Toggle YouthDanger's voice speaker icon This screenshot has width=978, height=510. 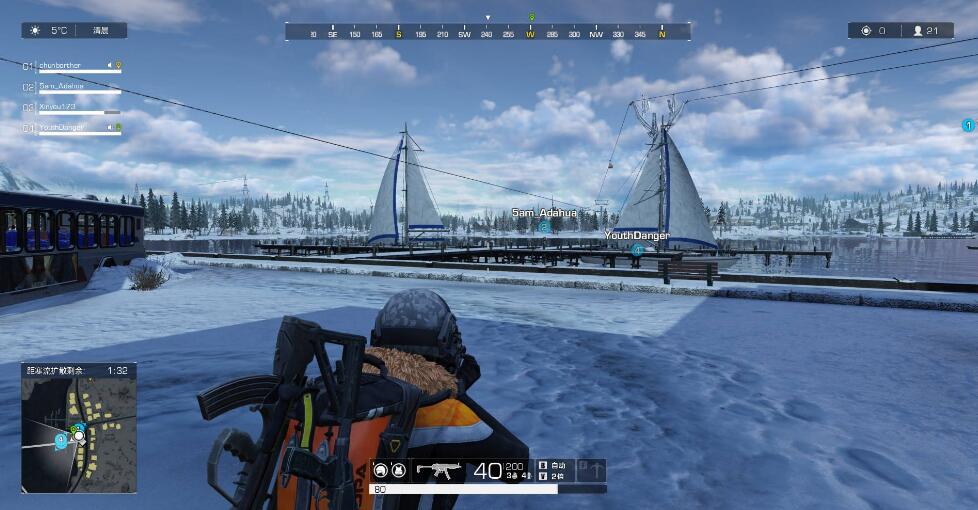pyautogui.click(x=110, y=128)
